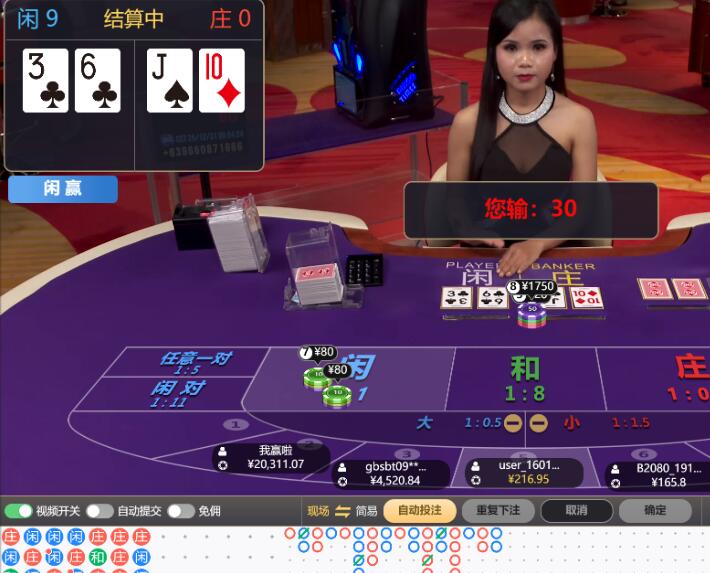The height and width of the screenshot is (573, 710).
Task: Place a bet on 和 (Tie) 1:8
Action: click(x=524, y=378)
